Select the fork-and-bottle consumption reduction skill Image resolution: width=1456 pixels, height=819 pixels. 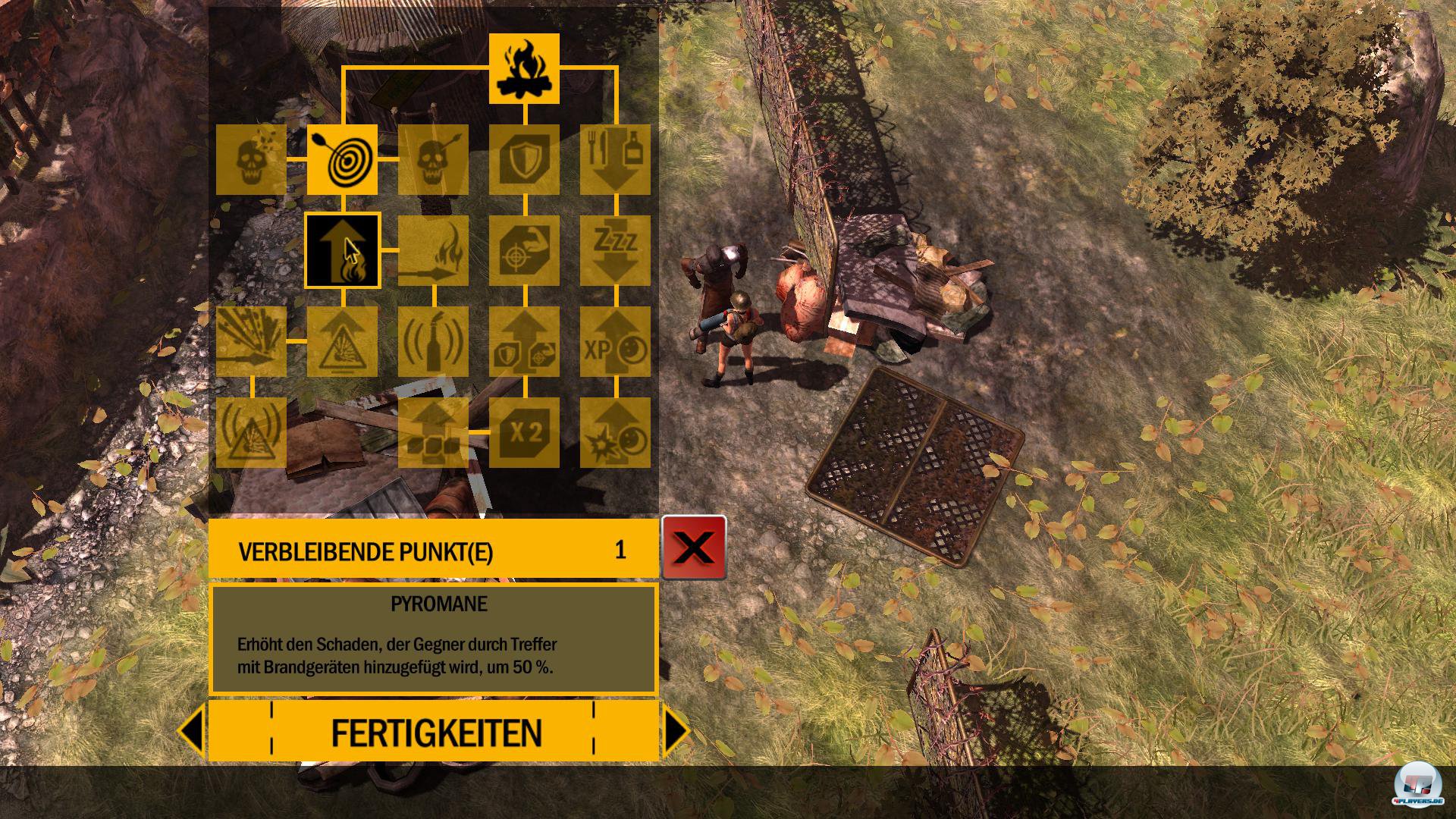[616, 159]
